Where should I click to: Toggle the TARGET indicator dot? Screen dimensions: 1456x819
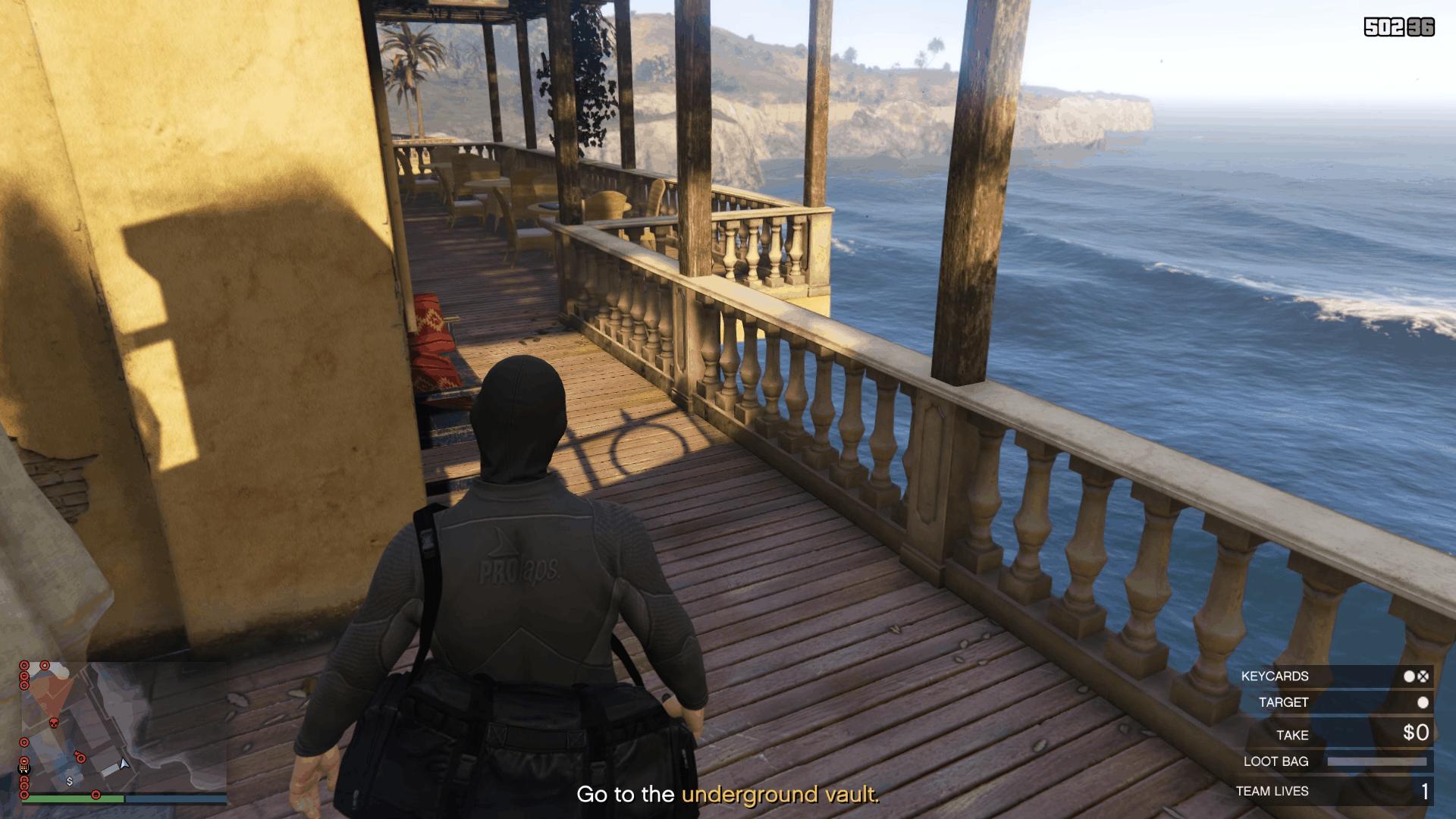point(1423,703)
